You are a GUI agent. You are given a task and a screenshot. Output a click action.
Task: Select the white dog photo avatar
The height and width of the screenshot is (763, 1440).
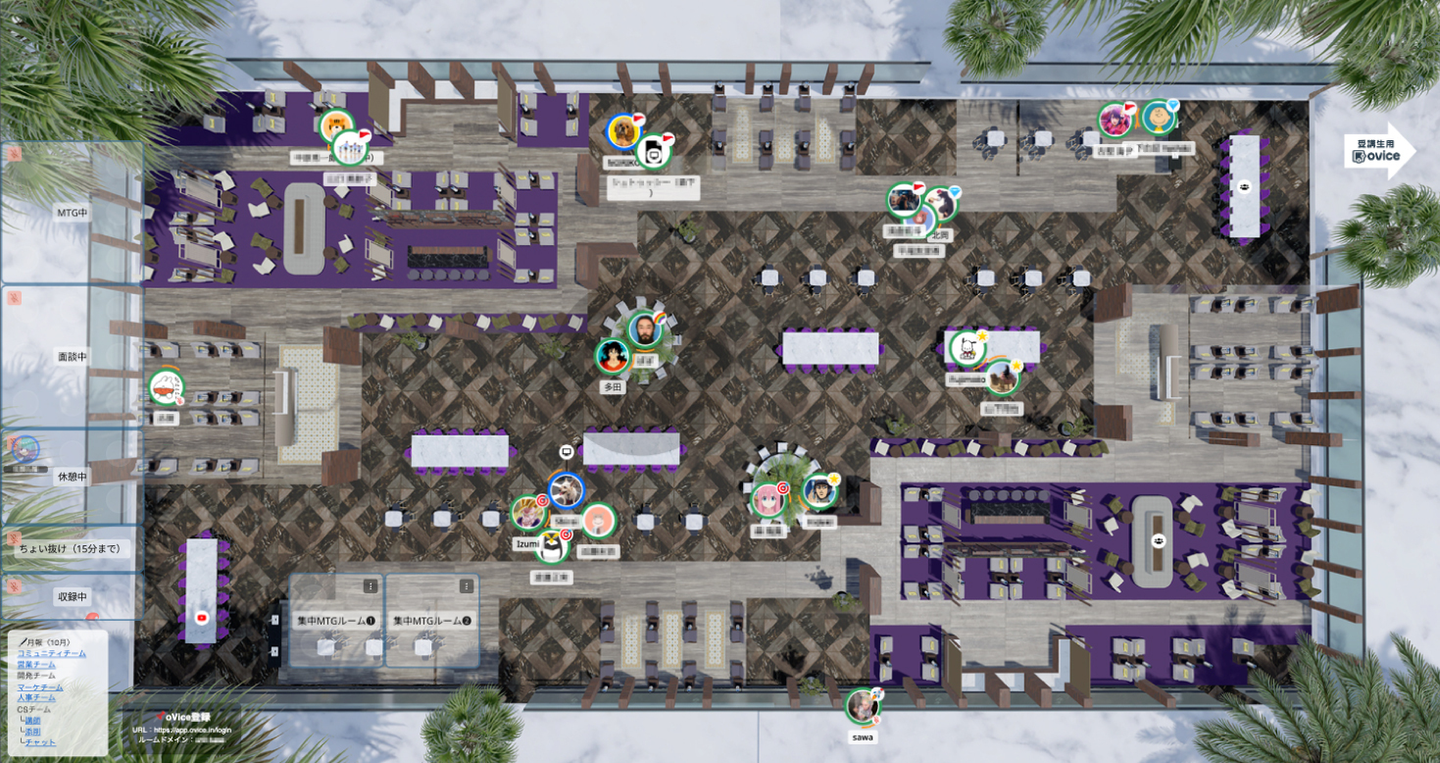(566, 490)
